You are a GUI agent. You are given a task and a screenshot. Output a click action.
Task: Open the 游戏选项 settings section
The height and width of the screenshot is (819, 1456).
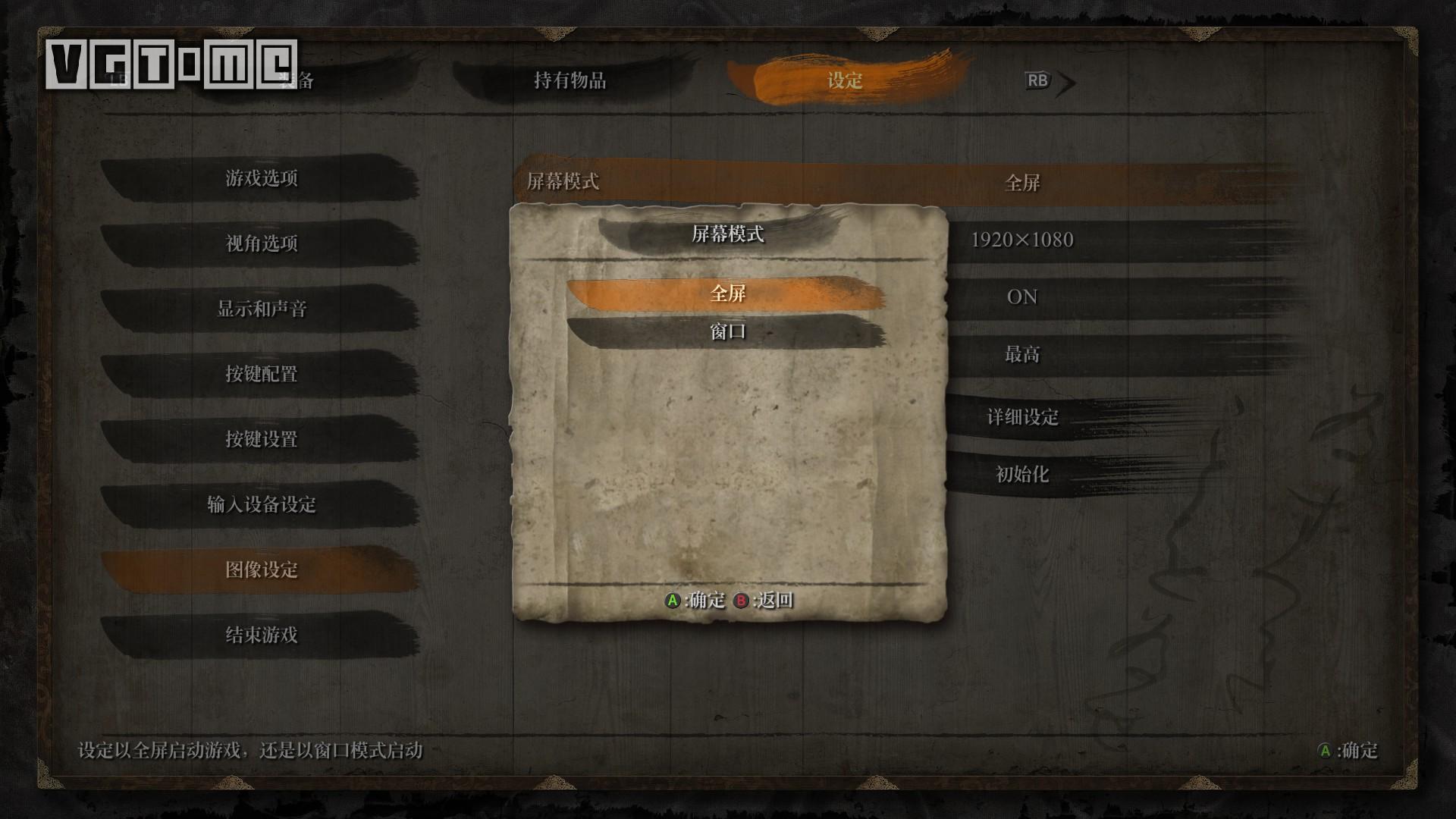261,178
